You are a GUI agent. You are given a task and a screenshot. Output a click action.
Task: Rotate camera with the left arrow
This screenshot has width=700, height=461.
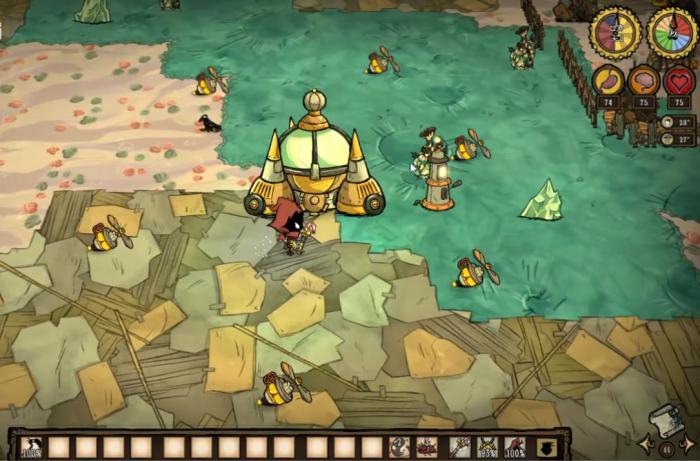point(645,443)
